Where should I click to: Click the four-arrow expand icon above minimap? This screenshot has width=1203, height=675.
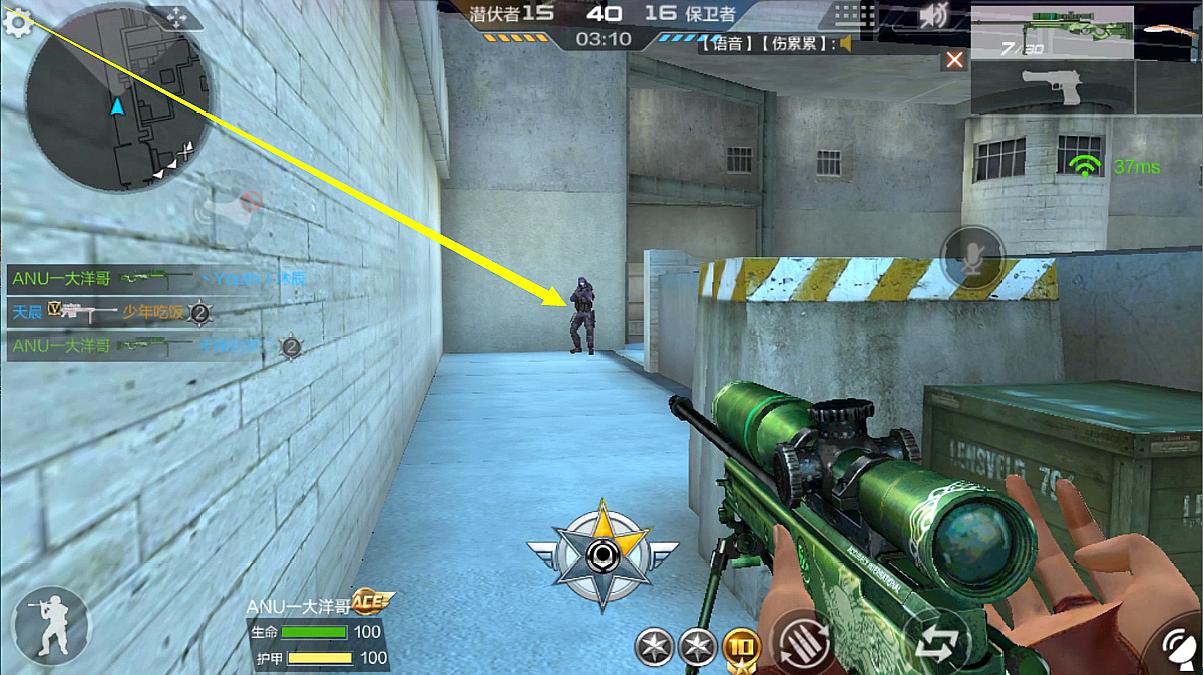pos(175,17)
